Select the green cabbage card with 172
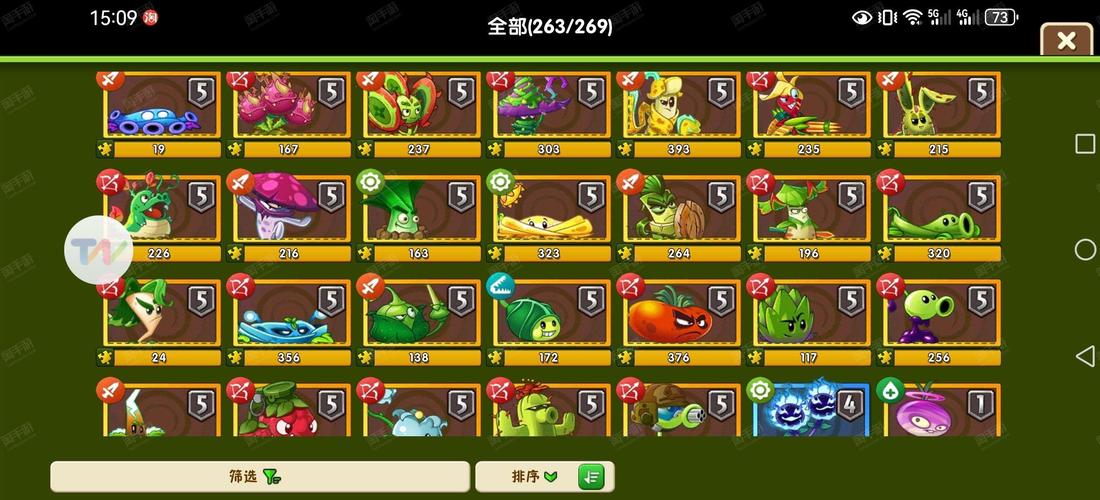 click(551, 319)
